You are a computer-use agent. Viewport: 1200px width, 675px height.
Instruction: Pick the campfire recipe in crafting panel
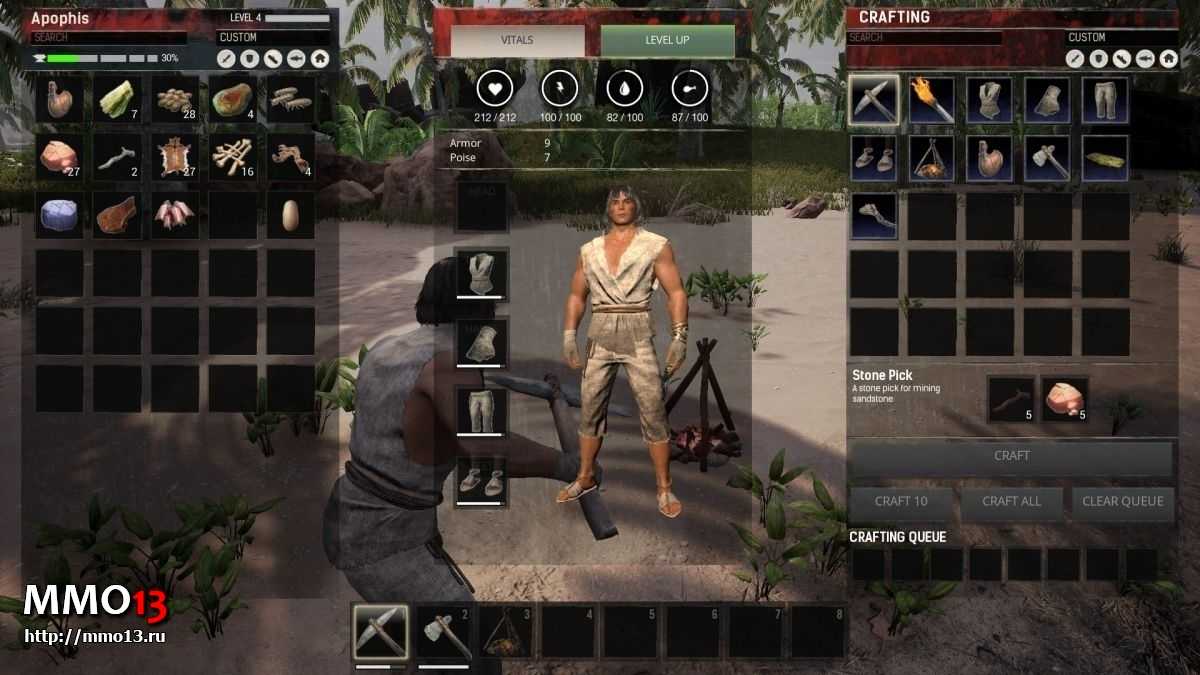tap(932, 158)
